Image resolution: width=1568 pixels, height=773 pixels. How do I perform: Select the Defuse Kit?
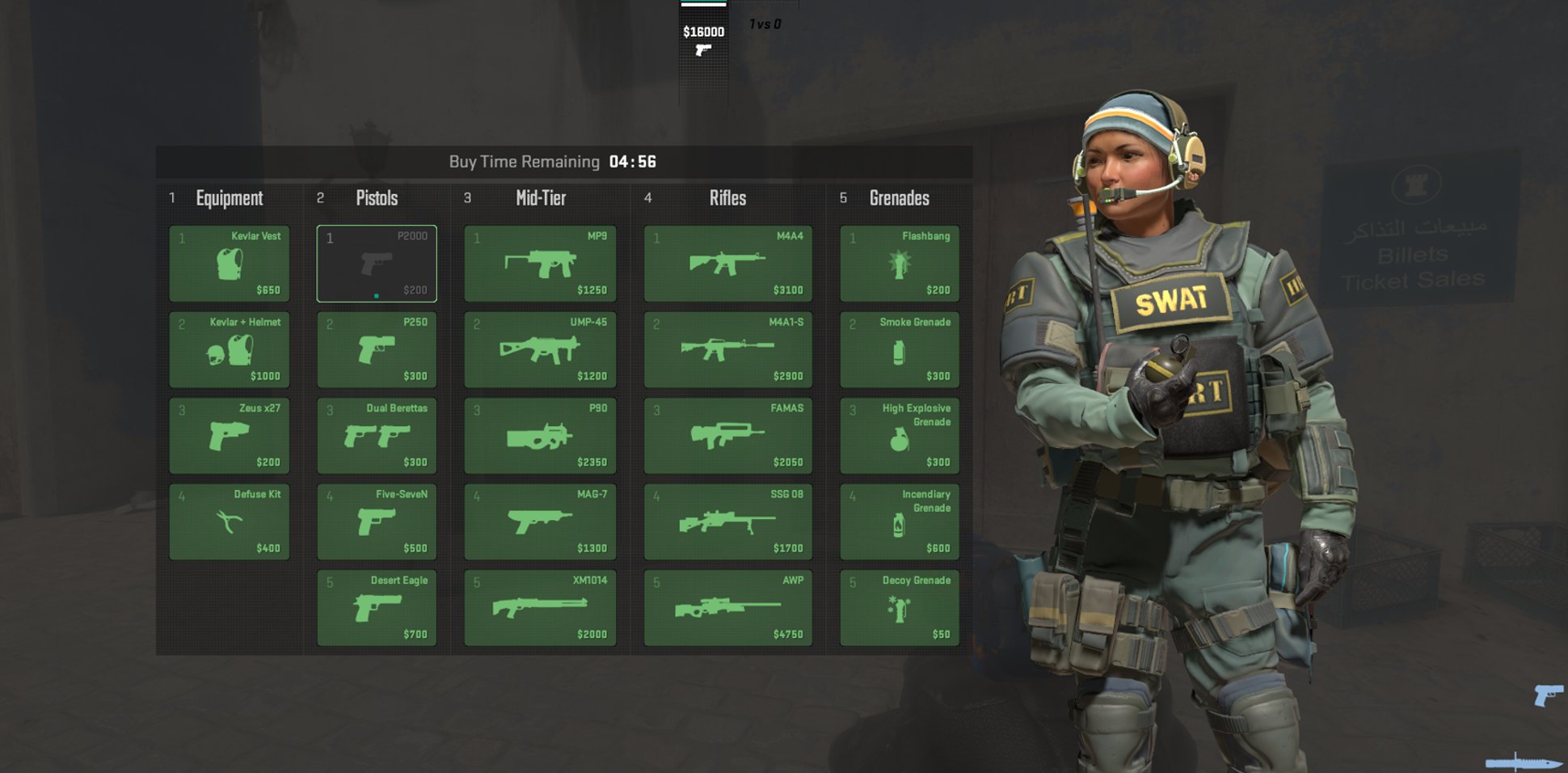coord(229,523)
